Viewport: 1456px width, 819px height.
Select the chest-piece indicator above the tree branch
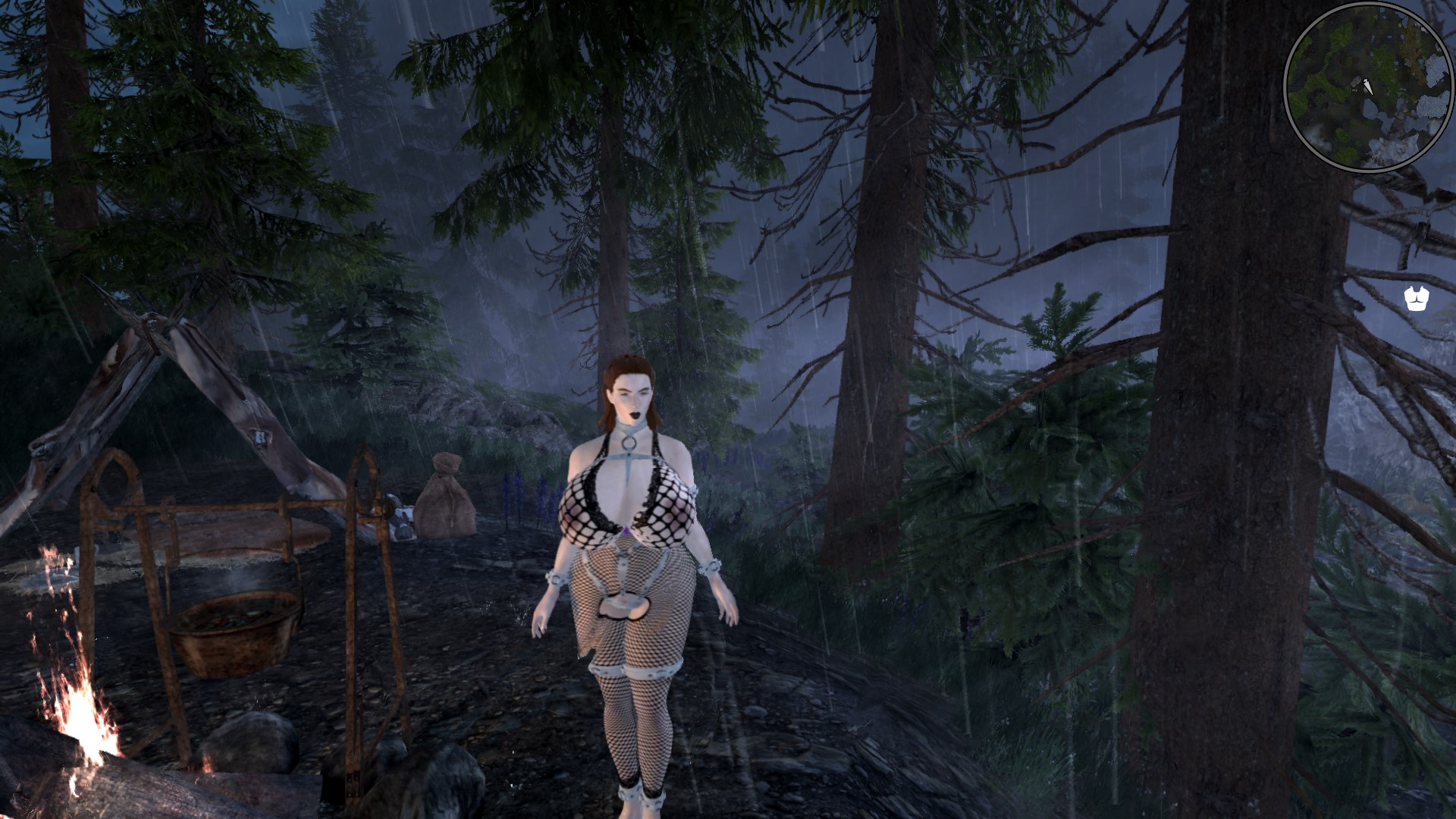pos(1415,298)
